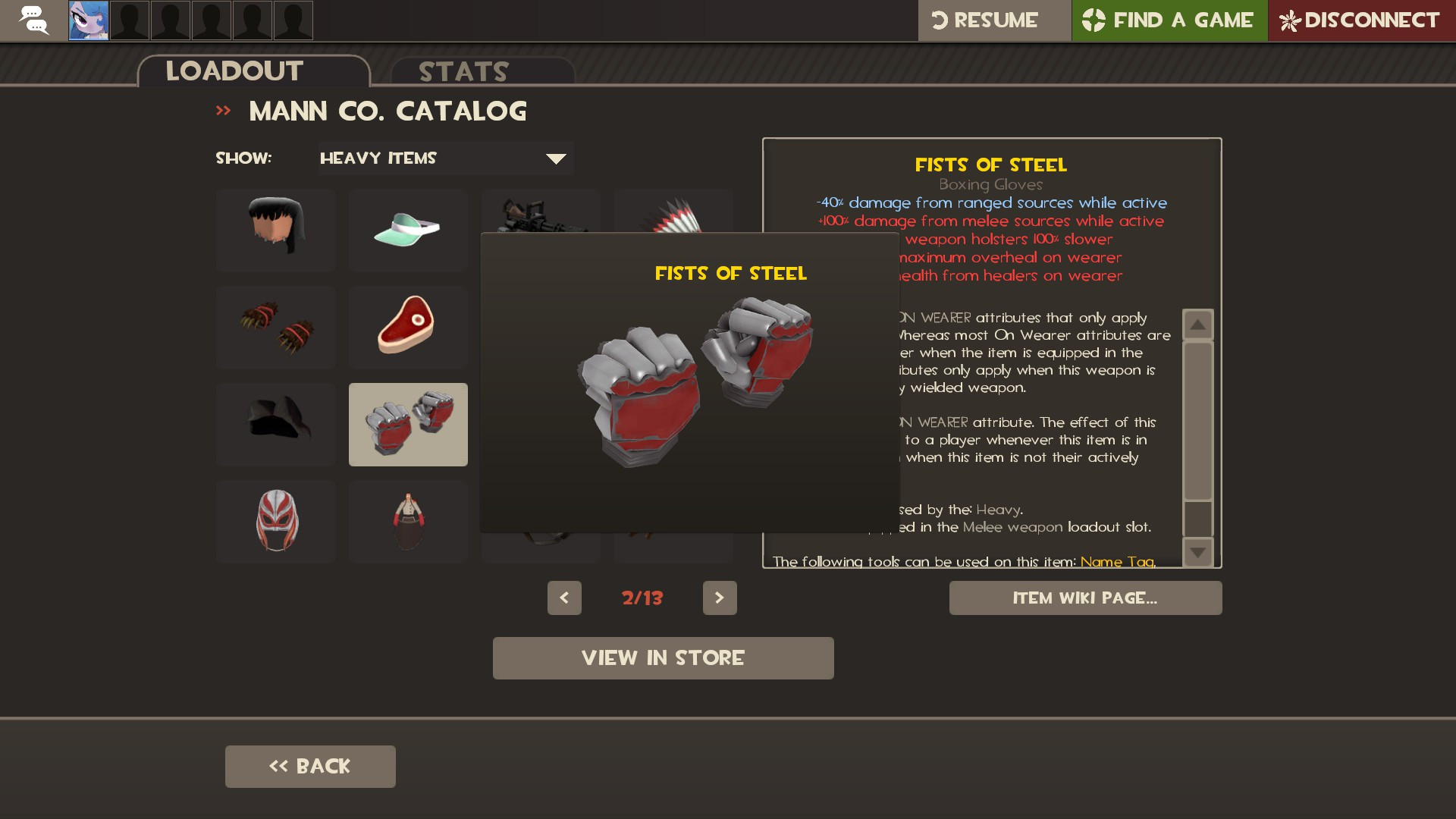Select the Fists of Steel thumbnail

pos(408,424)
